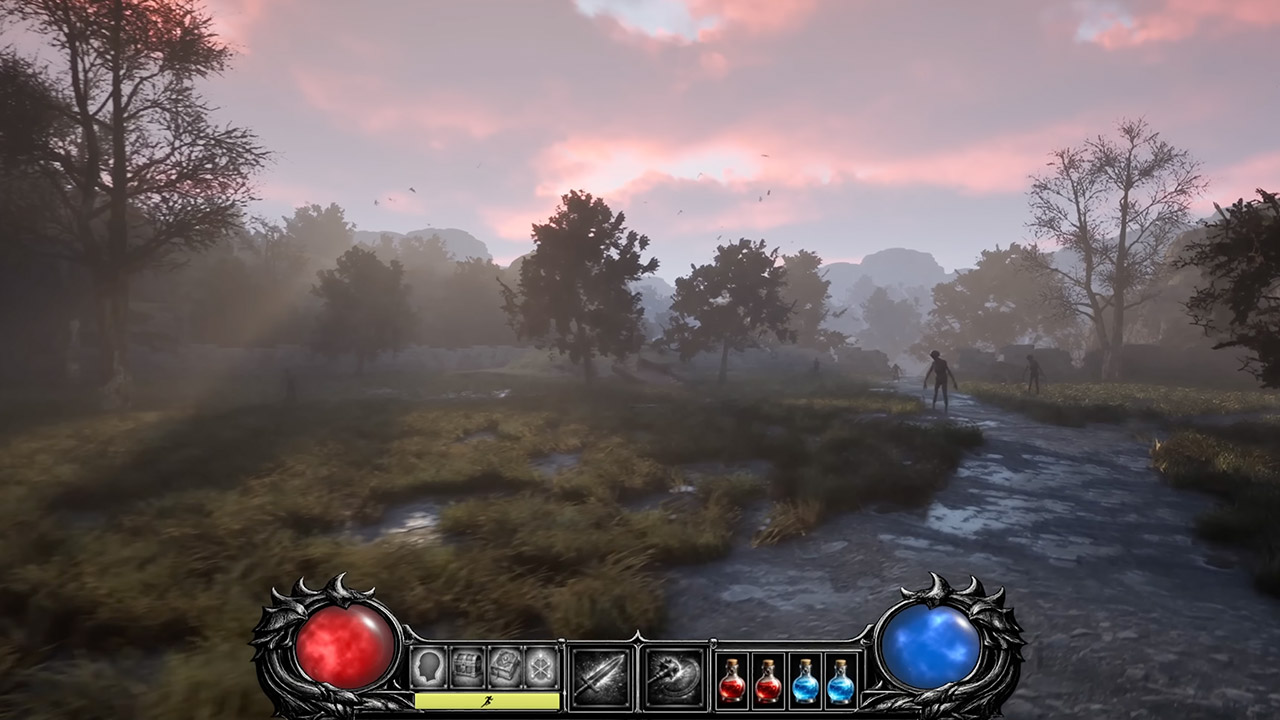Click the second red health potion
Image resolution: width=1280 pixels, height=720 pixels.
tap(768, 680)
